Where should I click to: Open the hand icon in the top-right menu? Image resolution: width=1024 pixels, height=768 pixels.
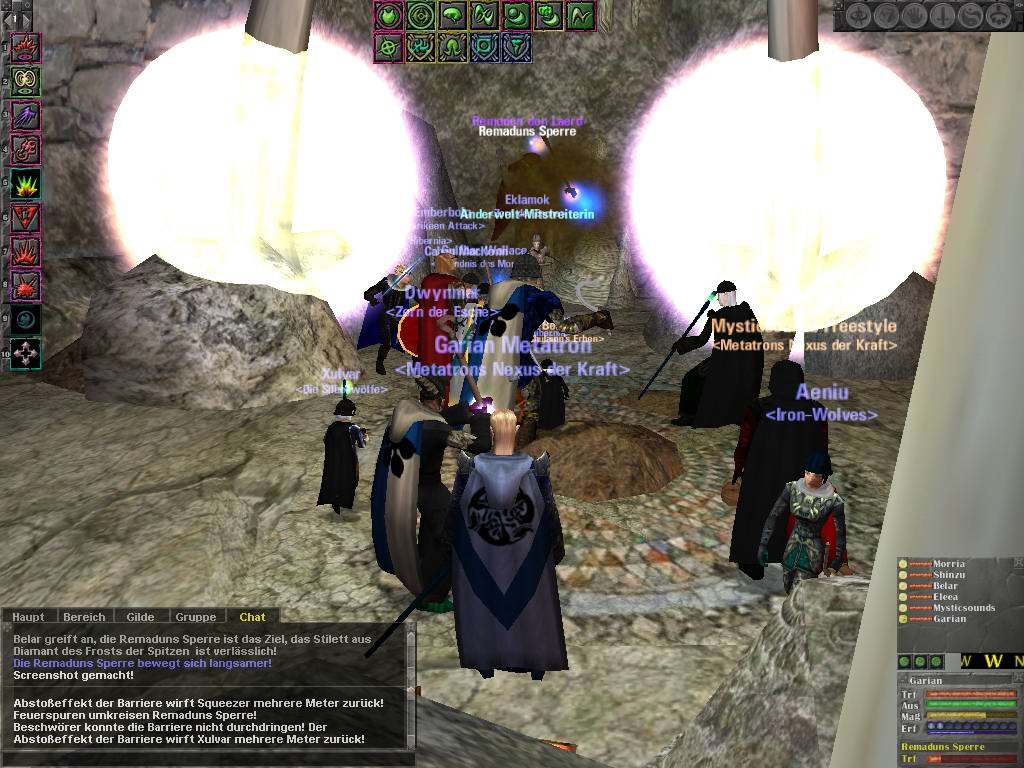(x=915, y=16)
